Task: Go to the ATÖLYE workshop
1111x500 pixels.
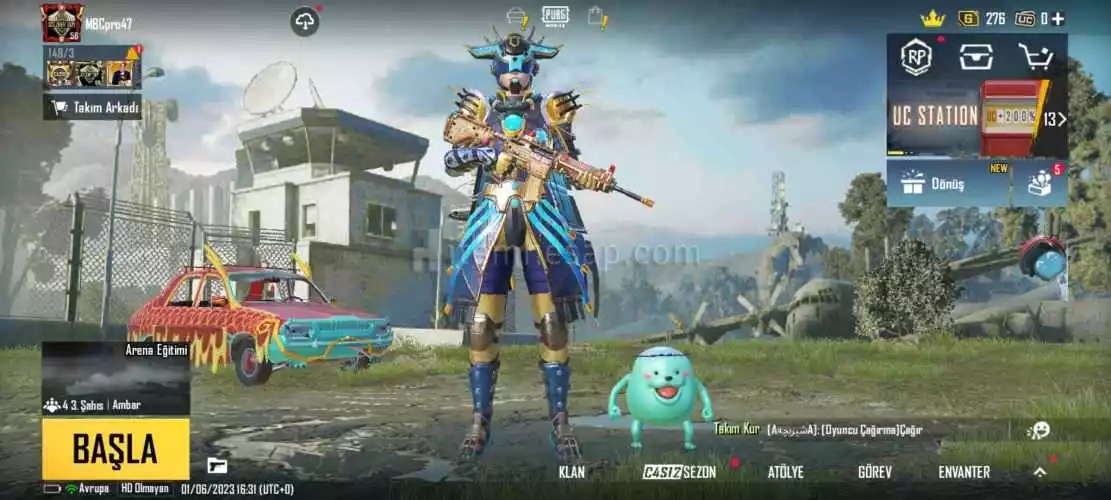Action: [x=785, y=472]
